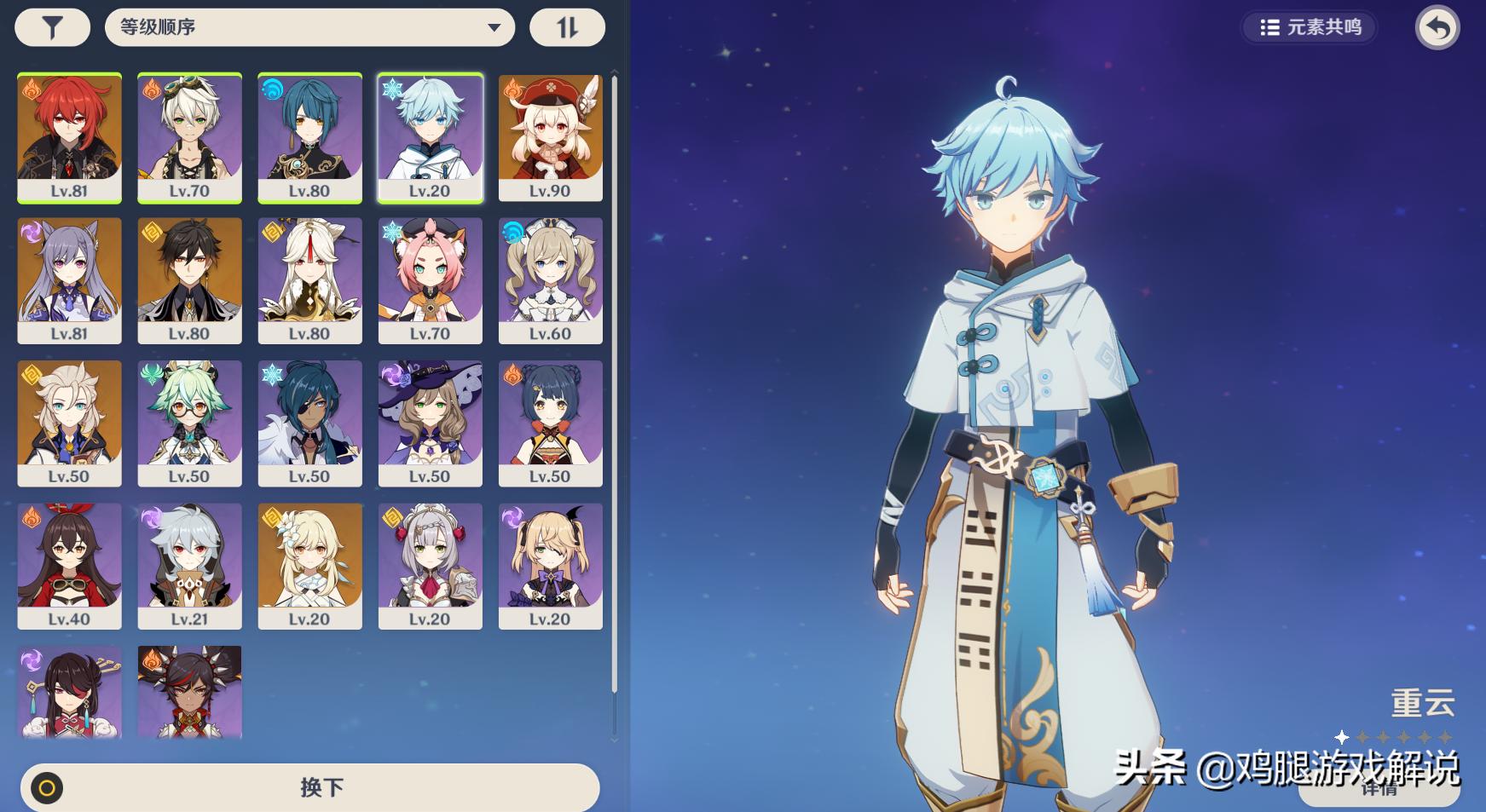Select red-haired Diluc at Lv.81
This screenshot has width=1486, height=812.
[69, 138]
